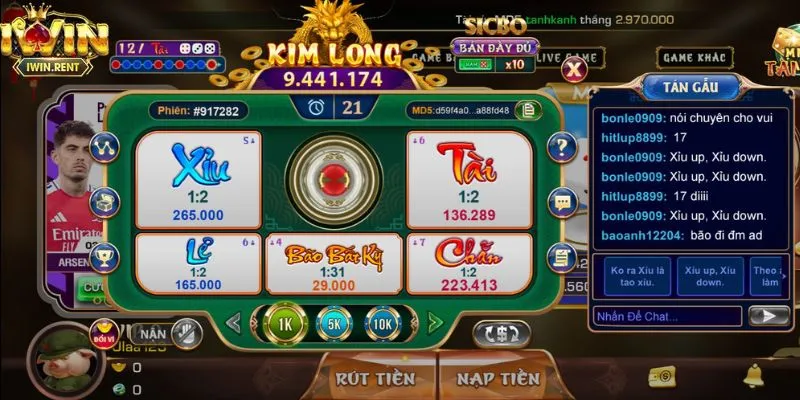
Task: Open Rút Tiền withdrawal
Action: [375, 379]
